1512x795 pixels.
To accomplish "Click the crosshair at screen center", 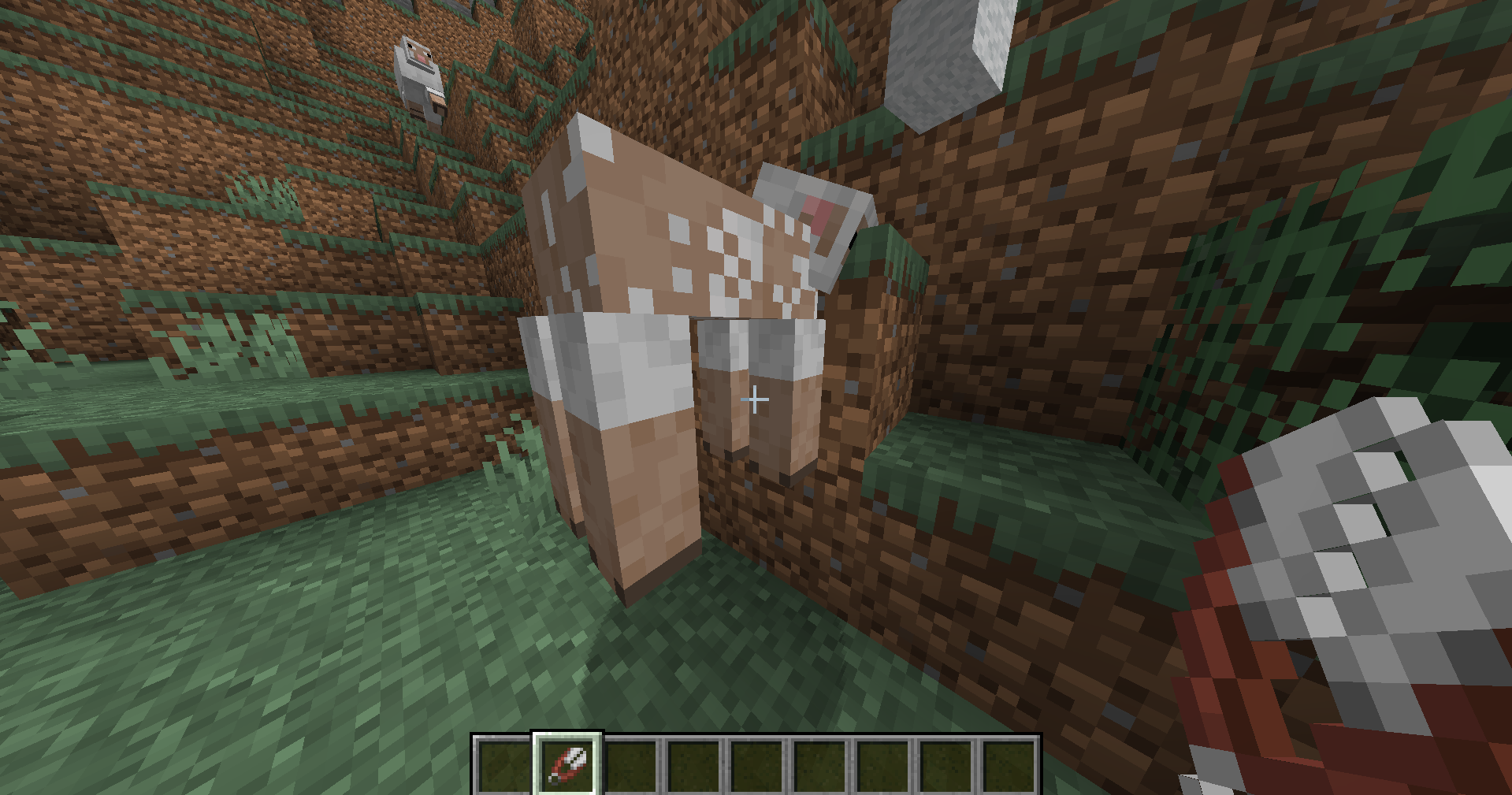I will (756, 399).
